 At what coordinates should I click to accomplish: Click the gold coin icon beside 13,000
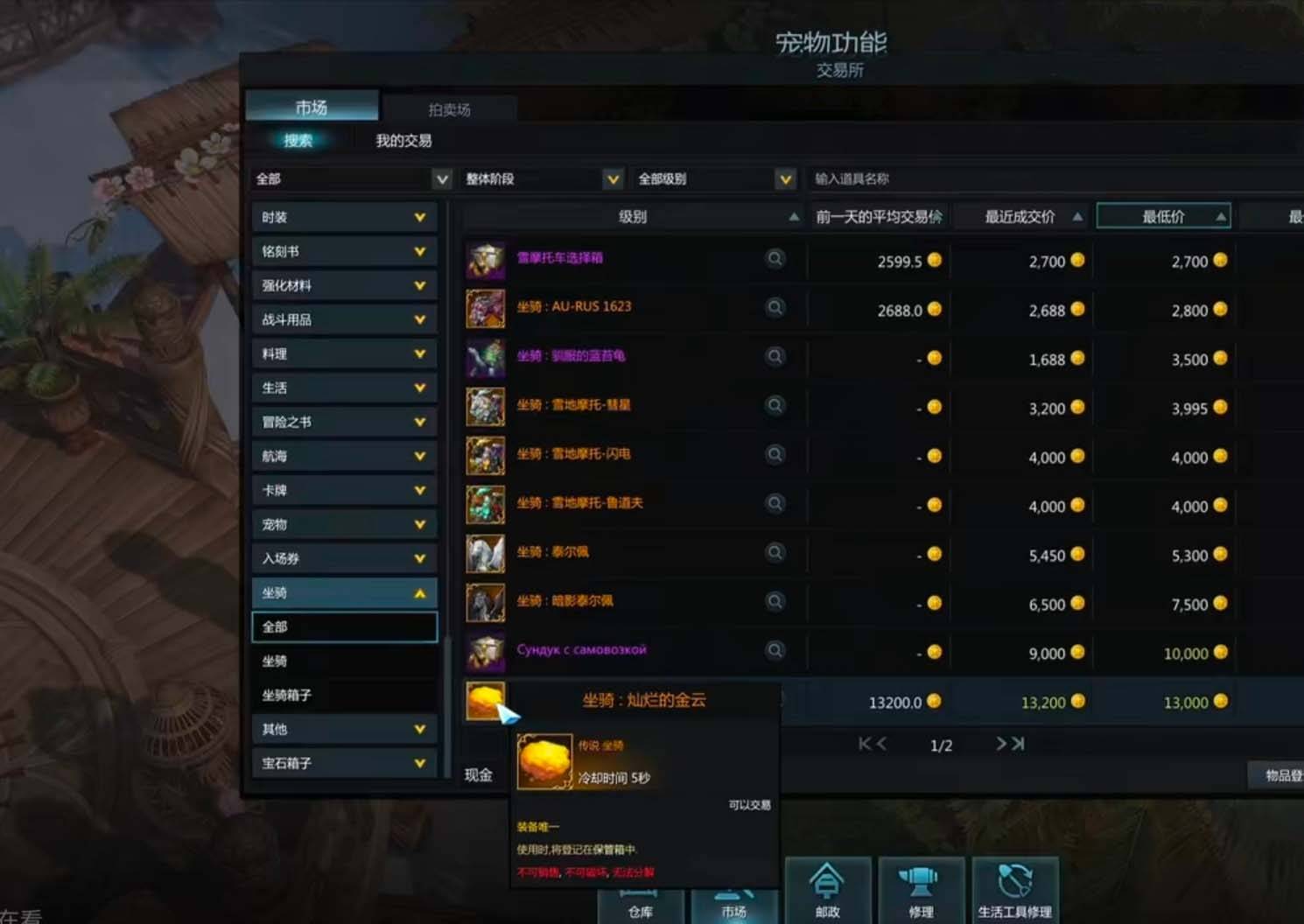[1219, 702]
